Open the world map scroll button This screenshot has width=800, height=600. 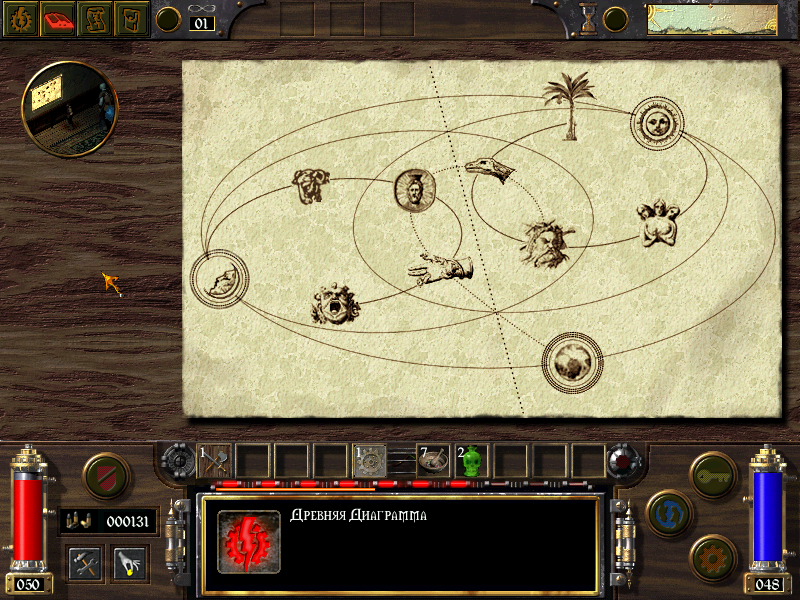tap(95, 19)
